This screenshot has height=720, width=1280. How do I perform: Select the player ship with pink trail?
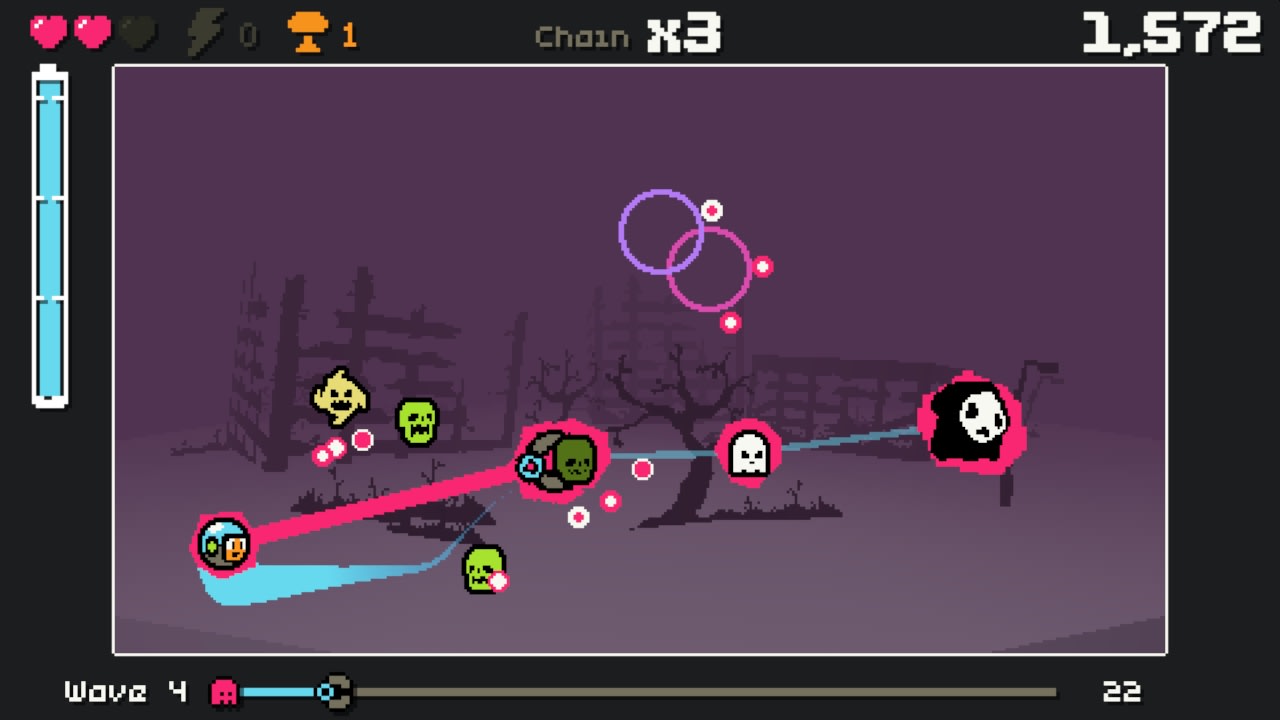coord(224,543)
